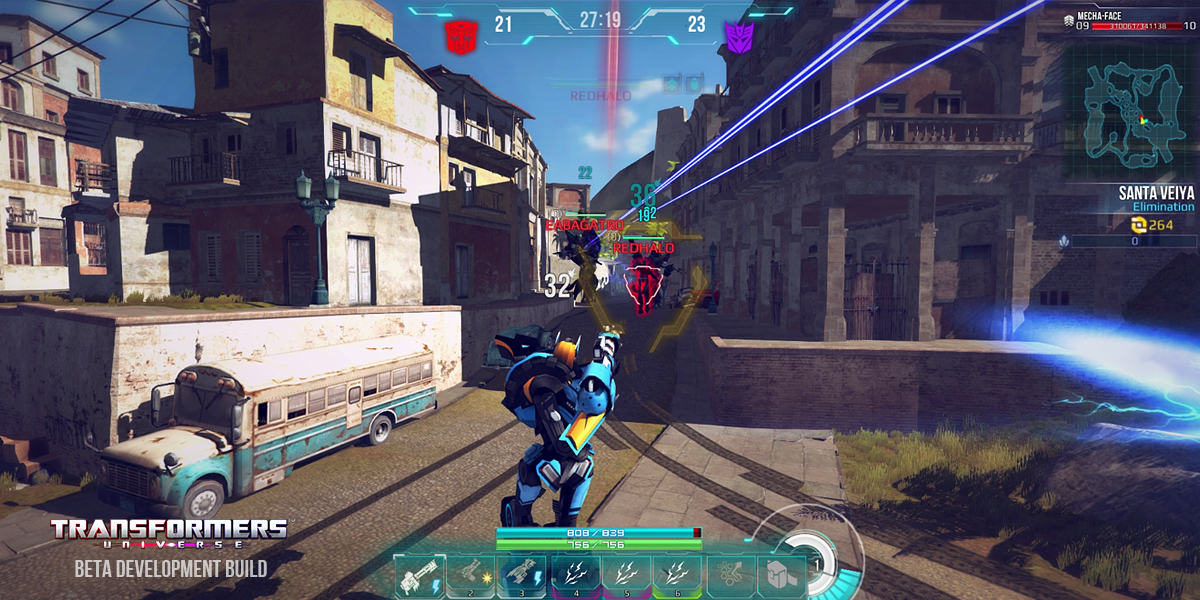
Task: Click the red Autobot faction emblem
Action: point(461,35)
